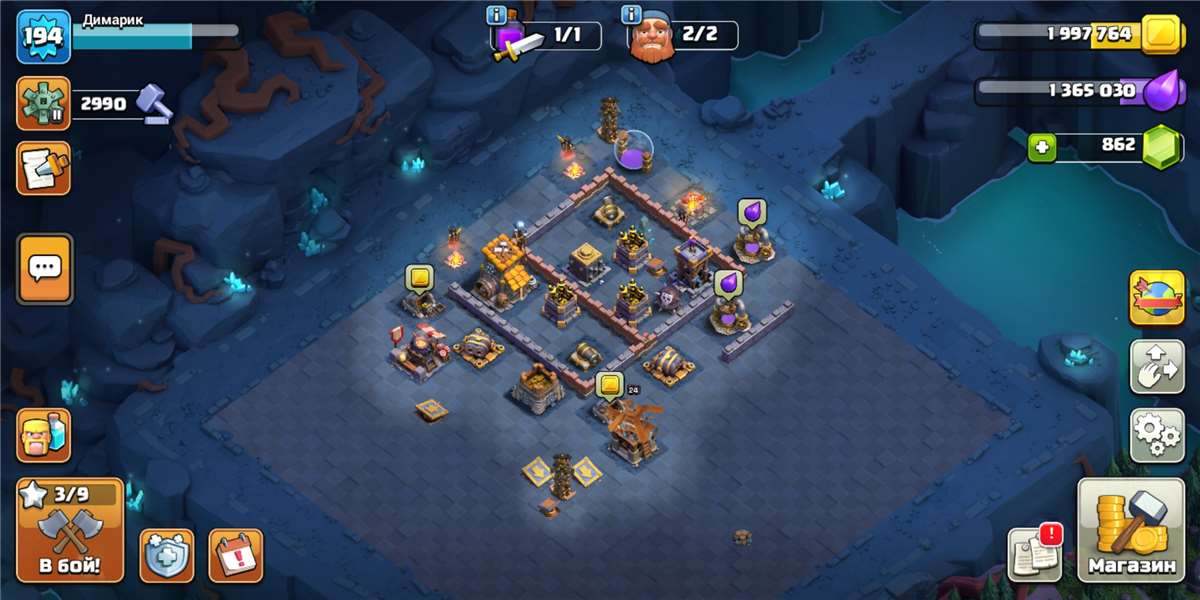The width and height of the screenshot is (1200, 600).
Task: Toggle the layout arrows hand button
Action: click(x=1157, y=366)
